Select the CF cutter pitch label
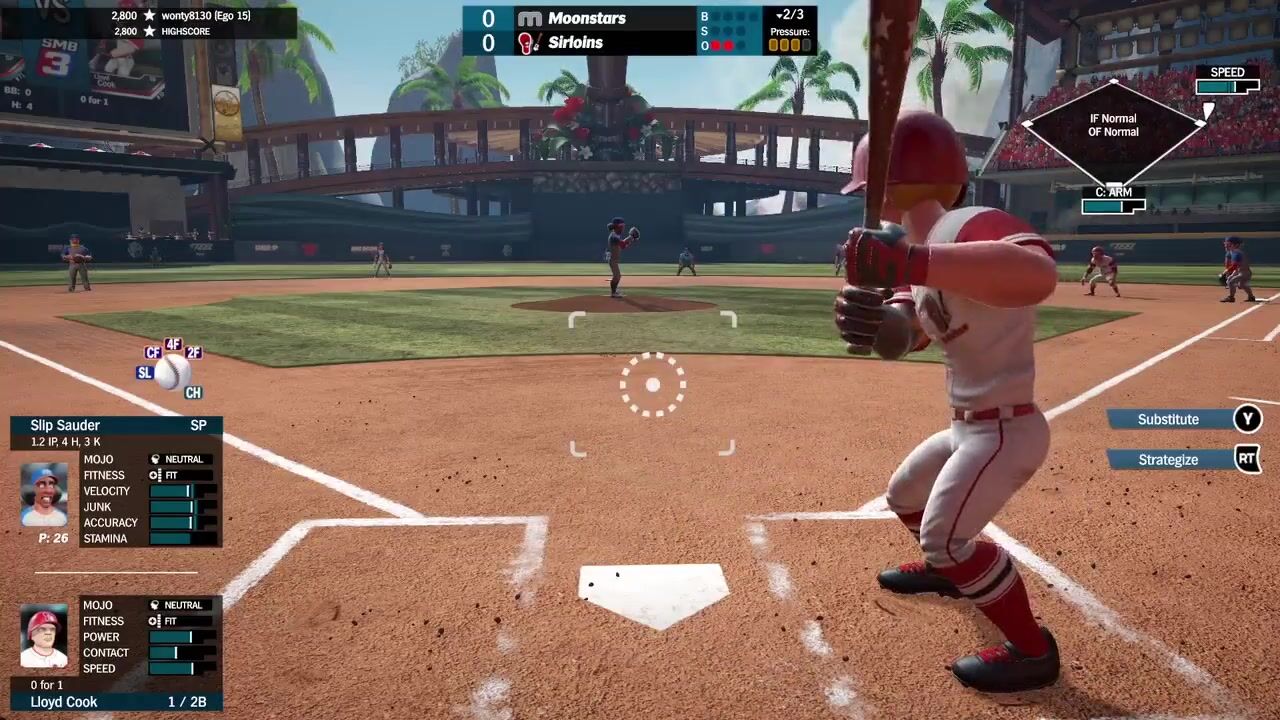Image resolution: width=1280 pixels, height=720 pixels. point(153,353)
